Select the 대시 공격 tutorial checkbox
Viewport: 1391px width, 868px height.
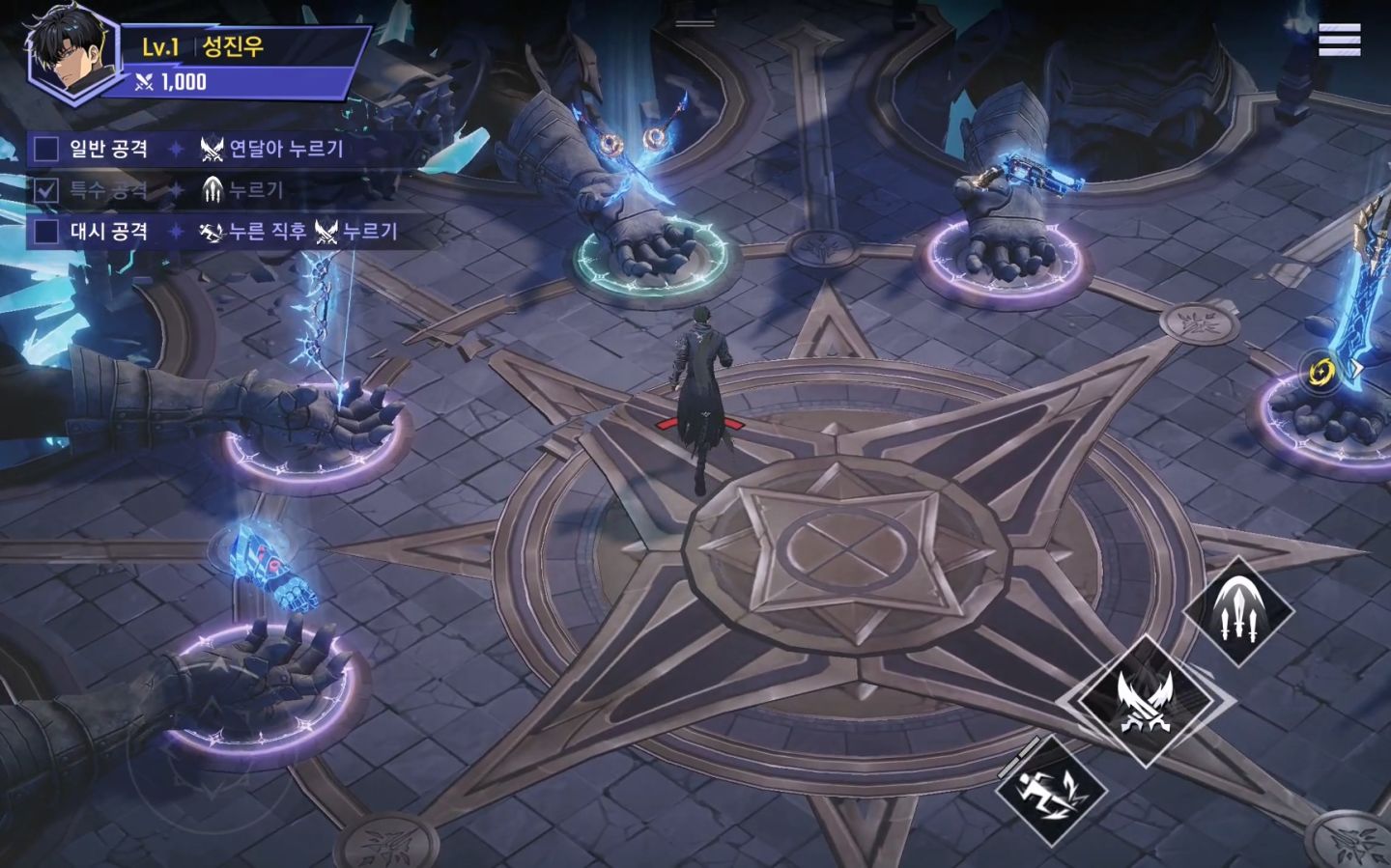(x=46, y=232)
